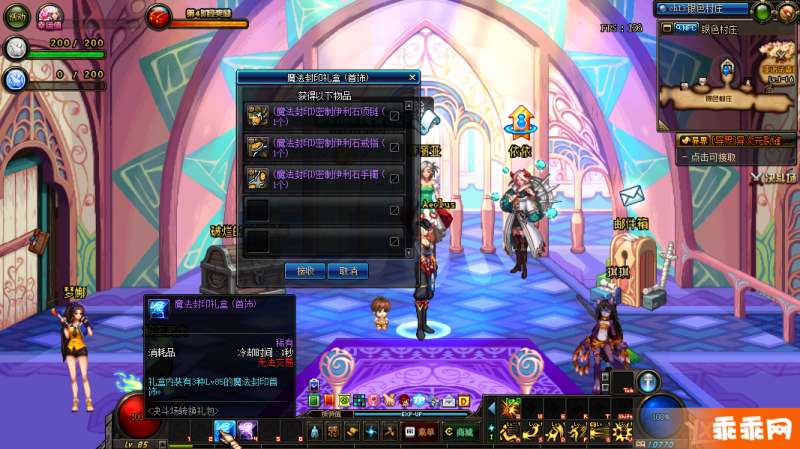Click the 取消 (cancel) button
This screenshot has height=449, width=800.
click(348, 271)
